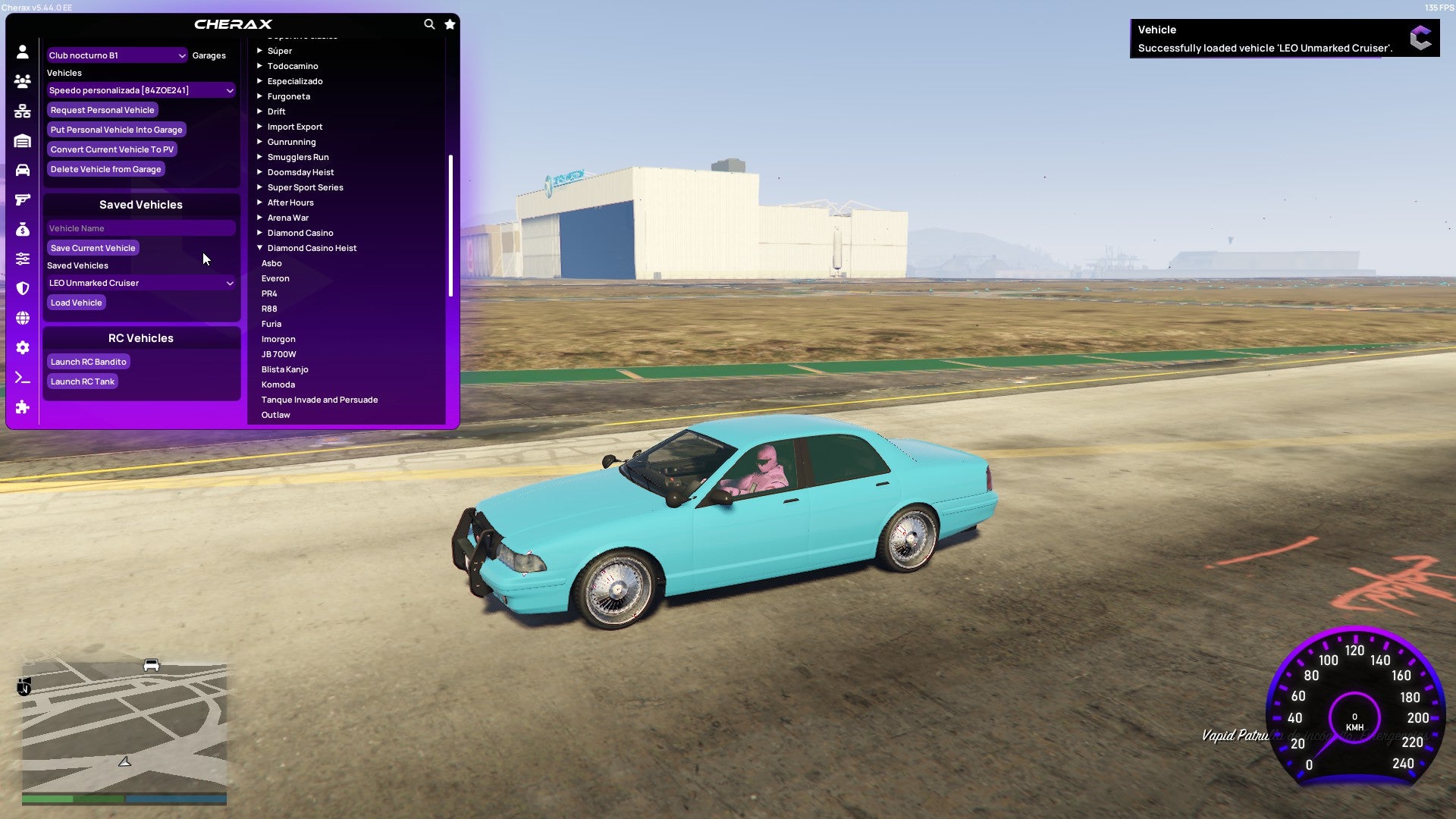Open the Speedo personalizada vehicle dropdown
The image size is (1456, 819).
pyautogui.click(x=140, y=89)
